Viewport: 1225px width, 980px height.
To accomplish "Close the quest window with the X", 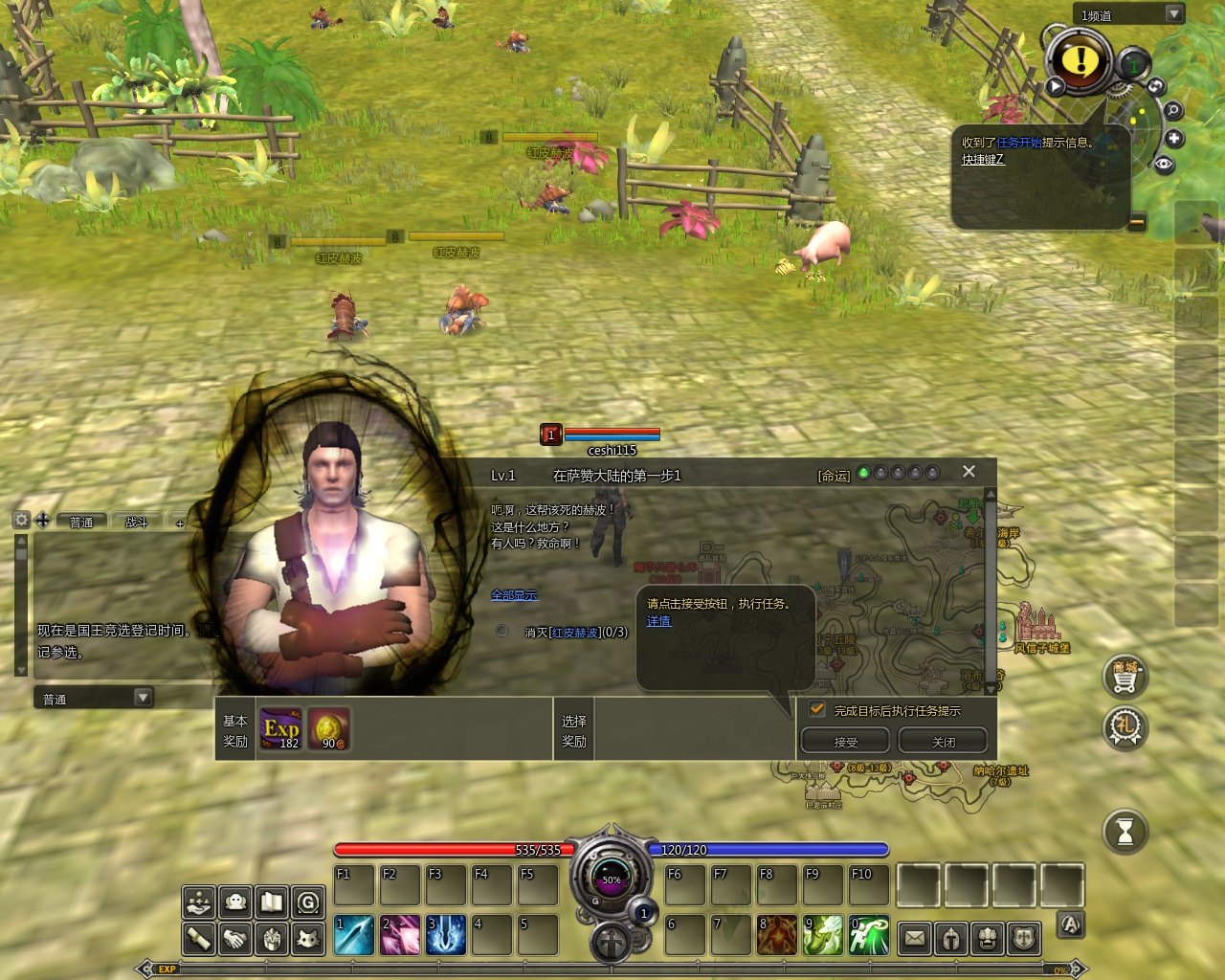I will pyautogui.click(x=969, y=471).
